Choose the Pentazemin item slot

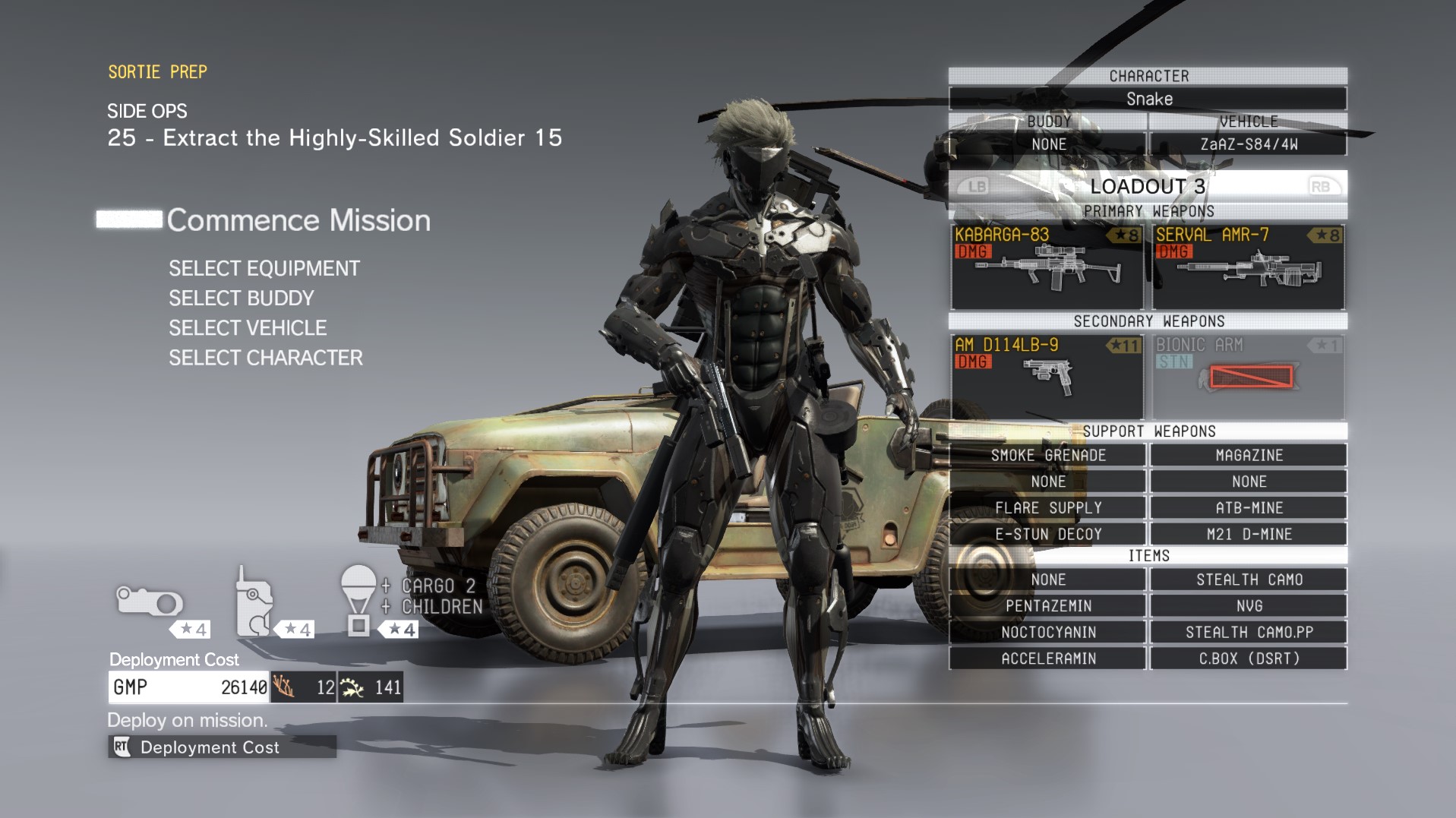tap(1048, 606)
